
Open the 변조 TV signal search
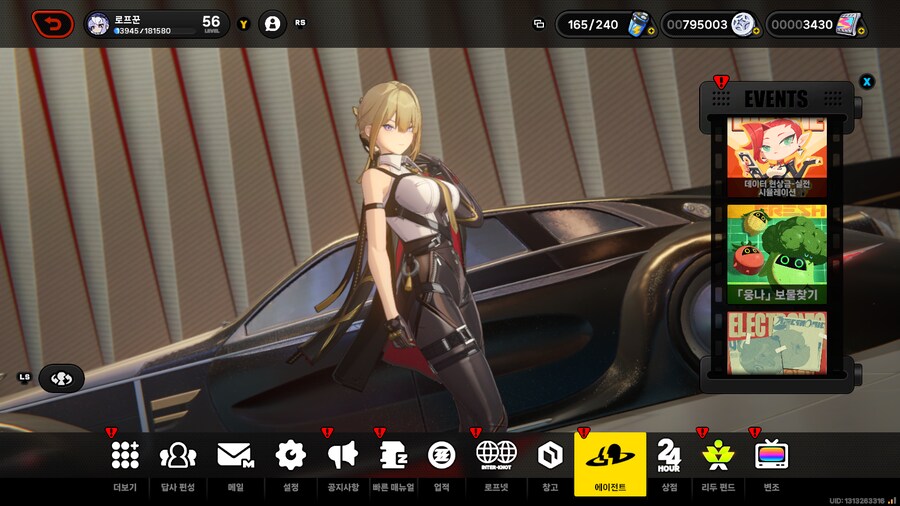coord(771,462)
